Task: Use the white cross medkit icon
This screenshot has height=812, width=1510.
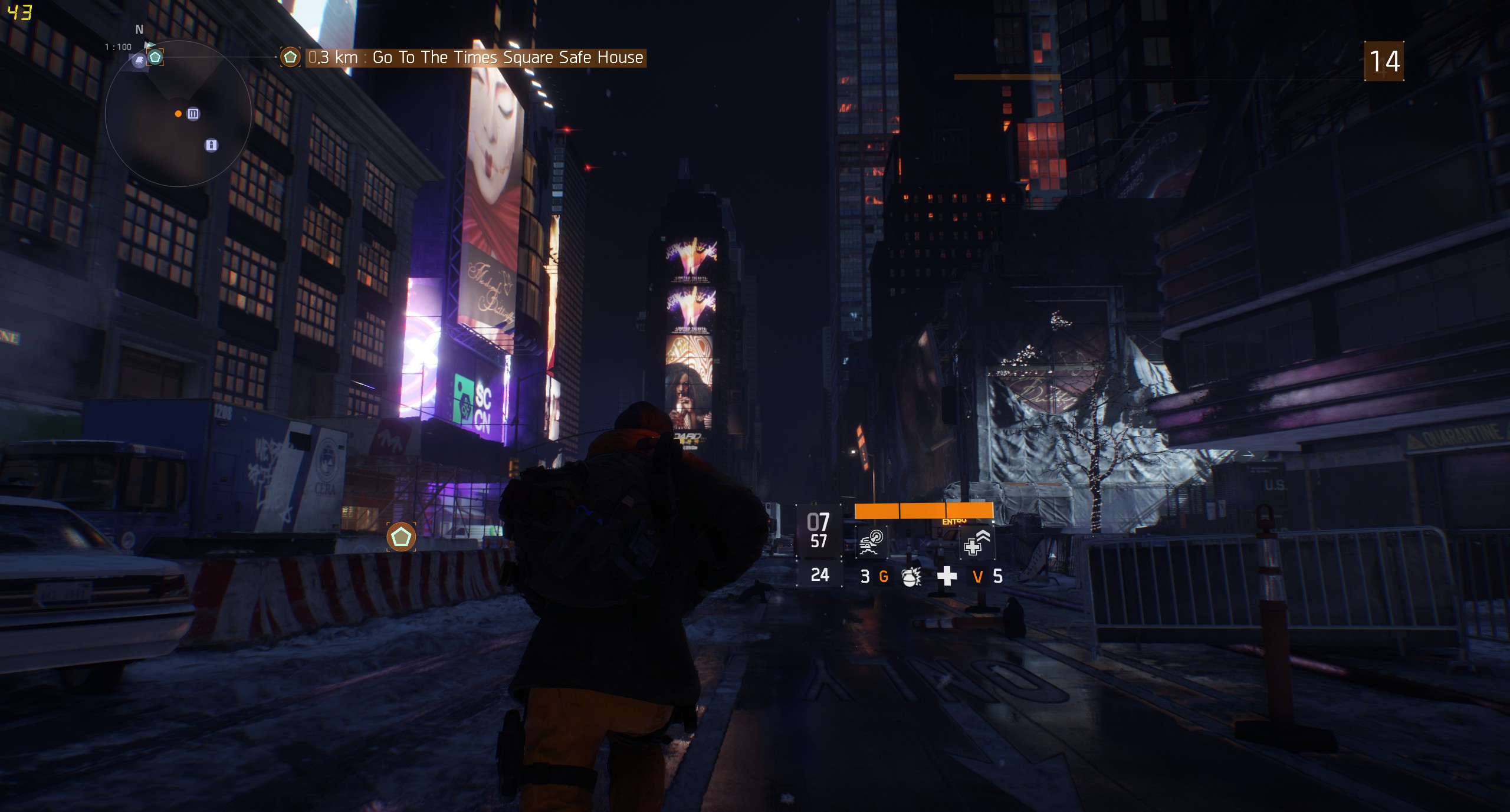Action: tap(947, 576)
